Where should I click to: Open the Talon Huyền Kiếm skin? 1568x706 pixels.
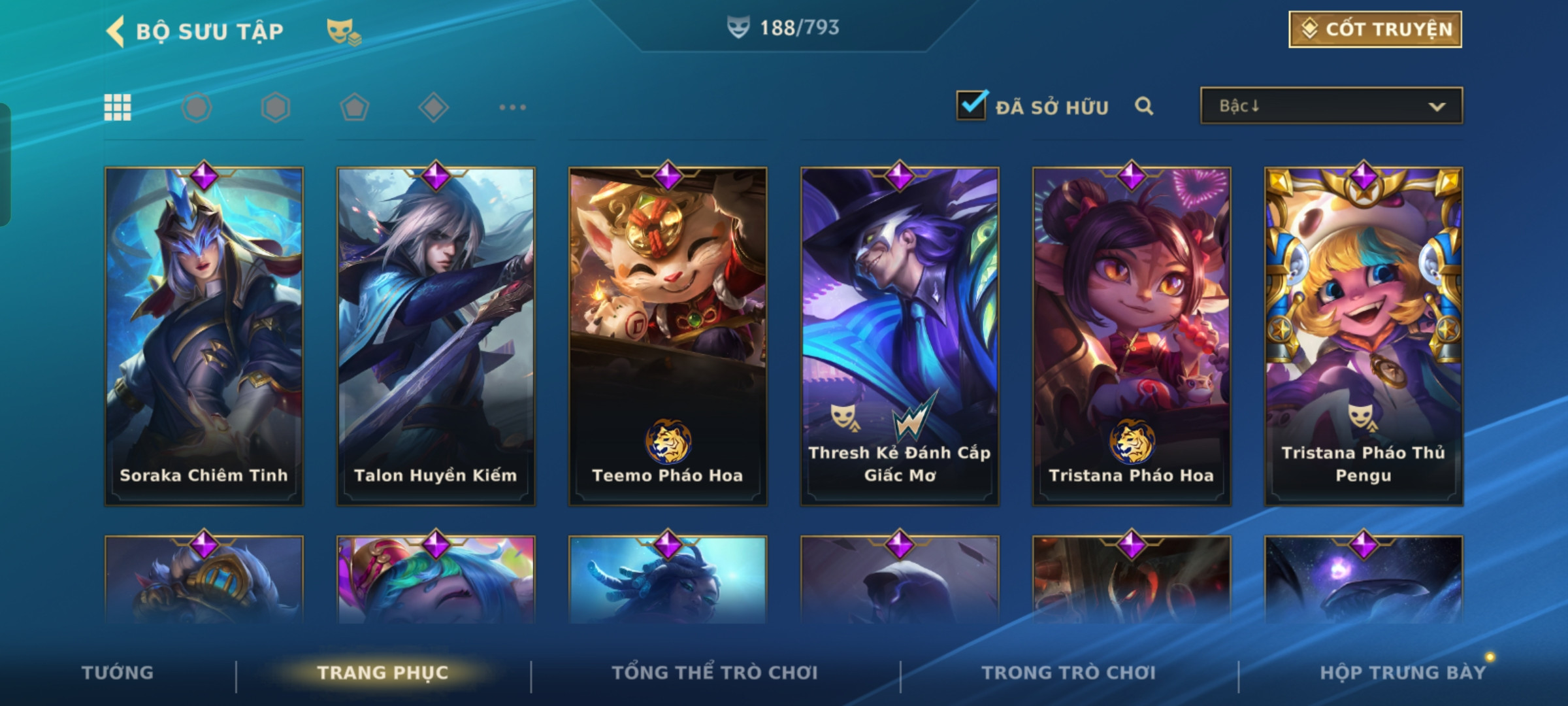tap(436, 336)
